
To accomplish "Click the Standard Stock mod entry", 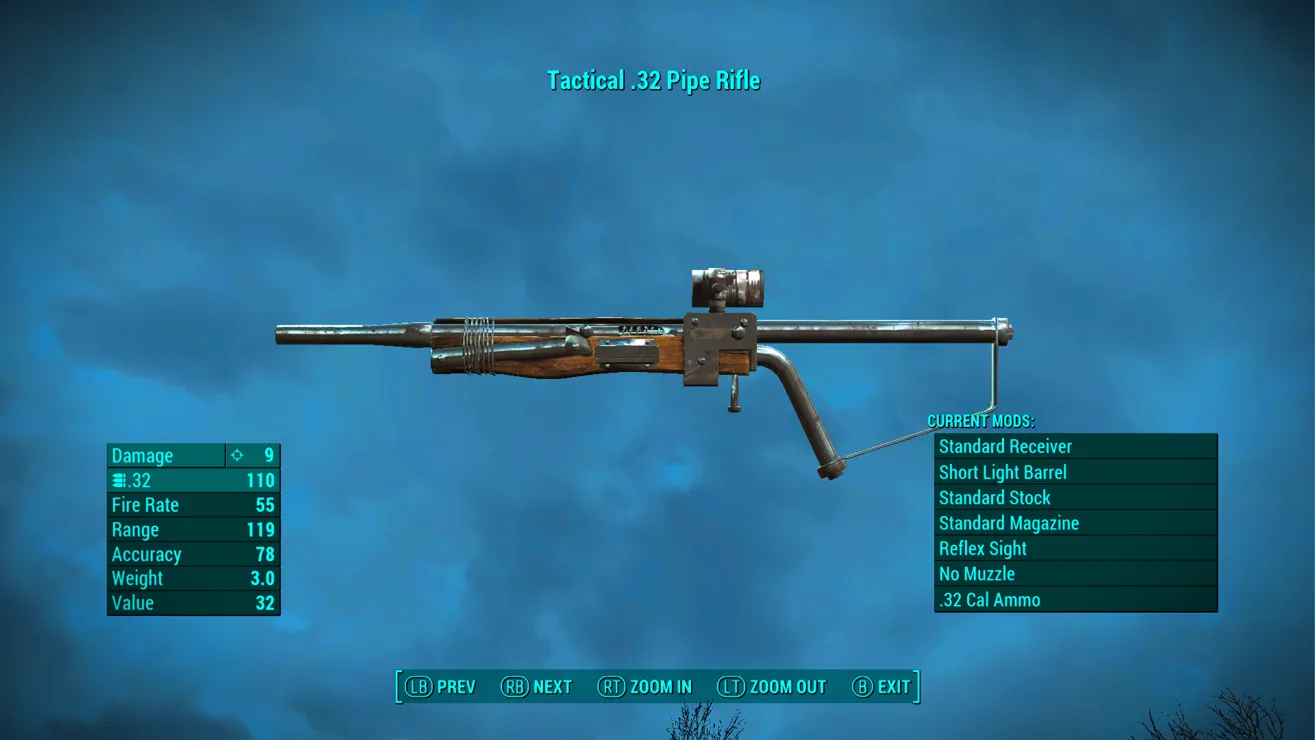I will (x=1075, y=498).
